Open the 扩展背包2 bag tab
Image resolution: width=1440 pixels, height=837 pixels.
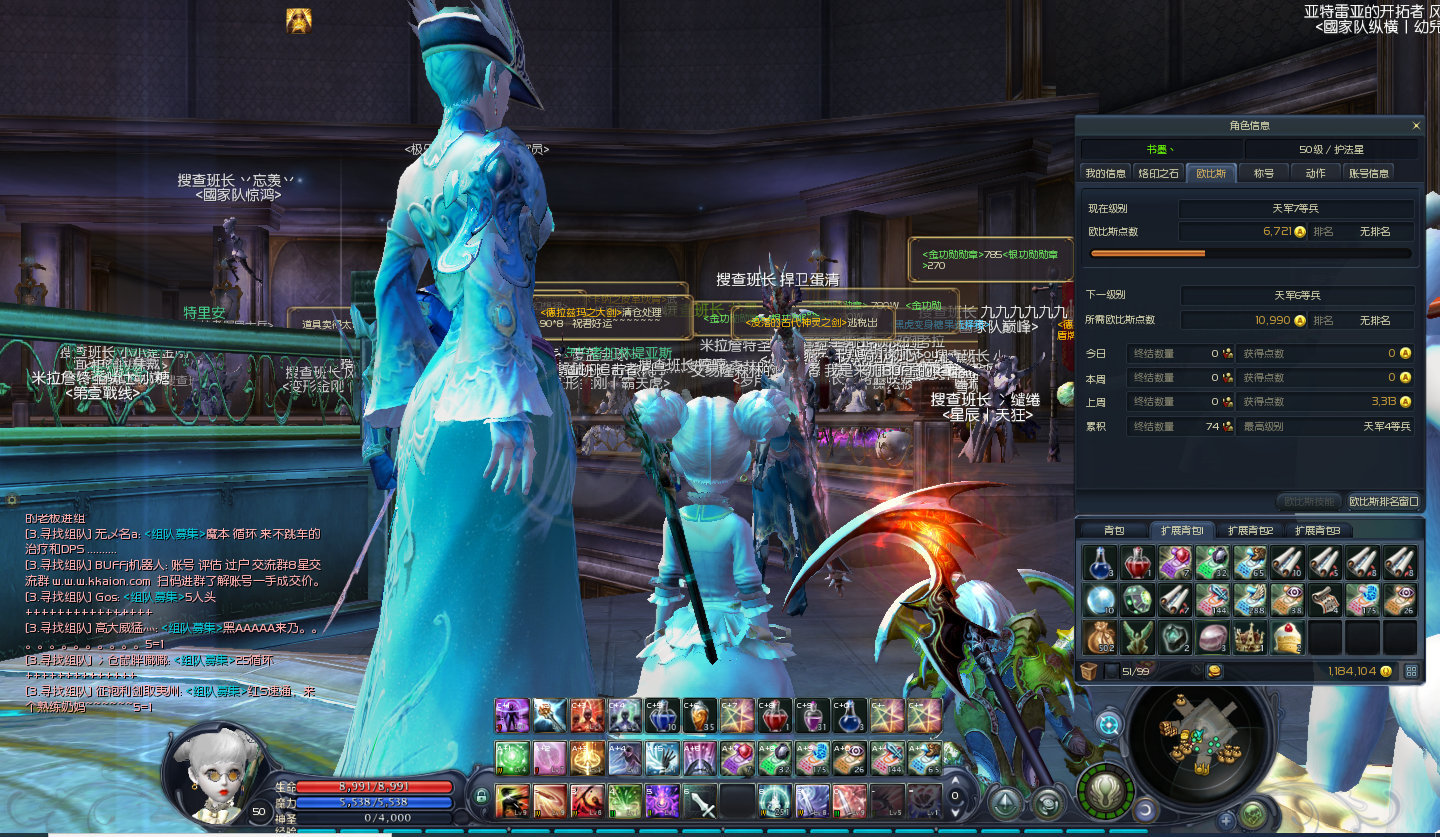click(1250, 530)
